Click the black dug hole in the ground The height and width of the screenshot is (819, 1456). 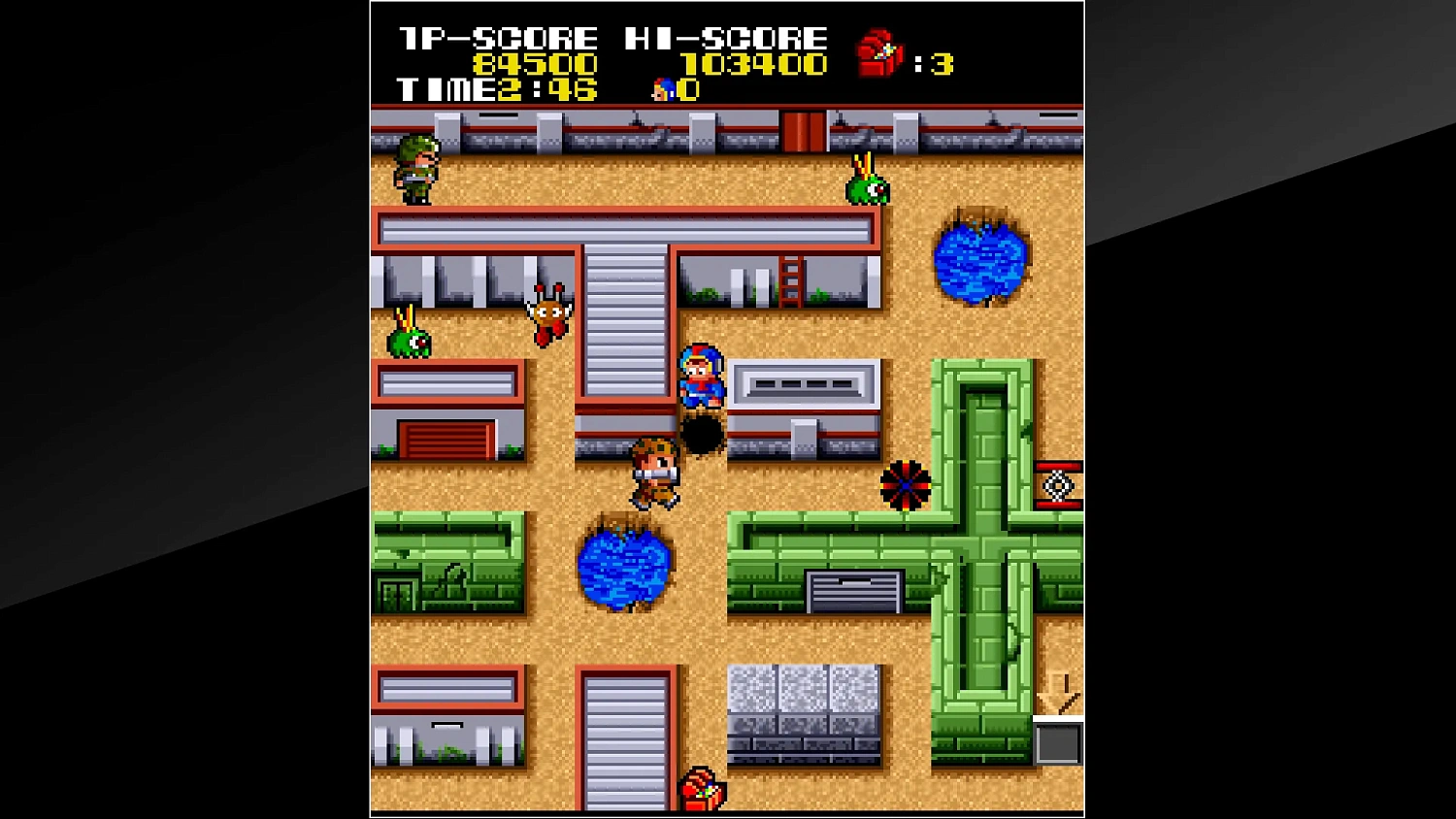pos(701,434)
